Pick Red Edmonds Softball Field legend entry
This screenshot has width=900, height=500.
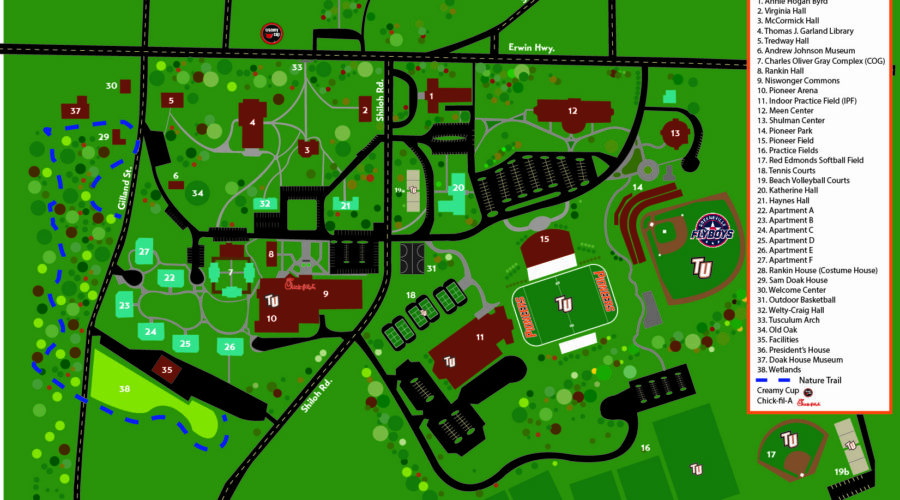[x=810, y=160]
